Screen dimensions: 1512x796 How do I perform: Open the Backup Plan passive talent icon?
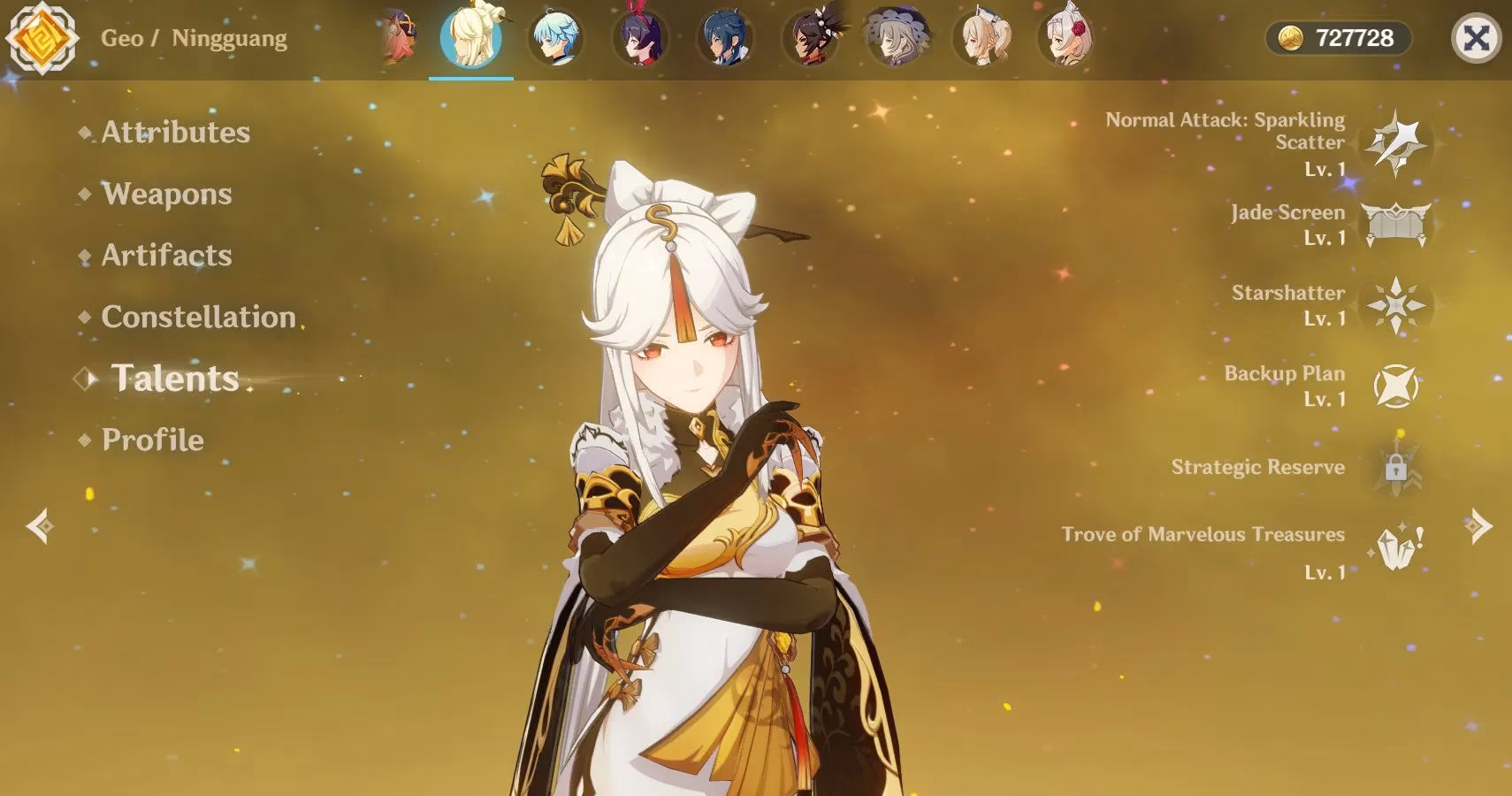pos(1397,387)
